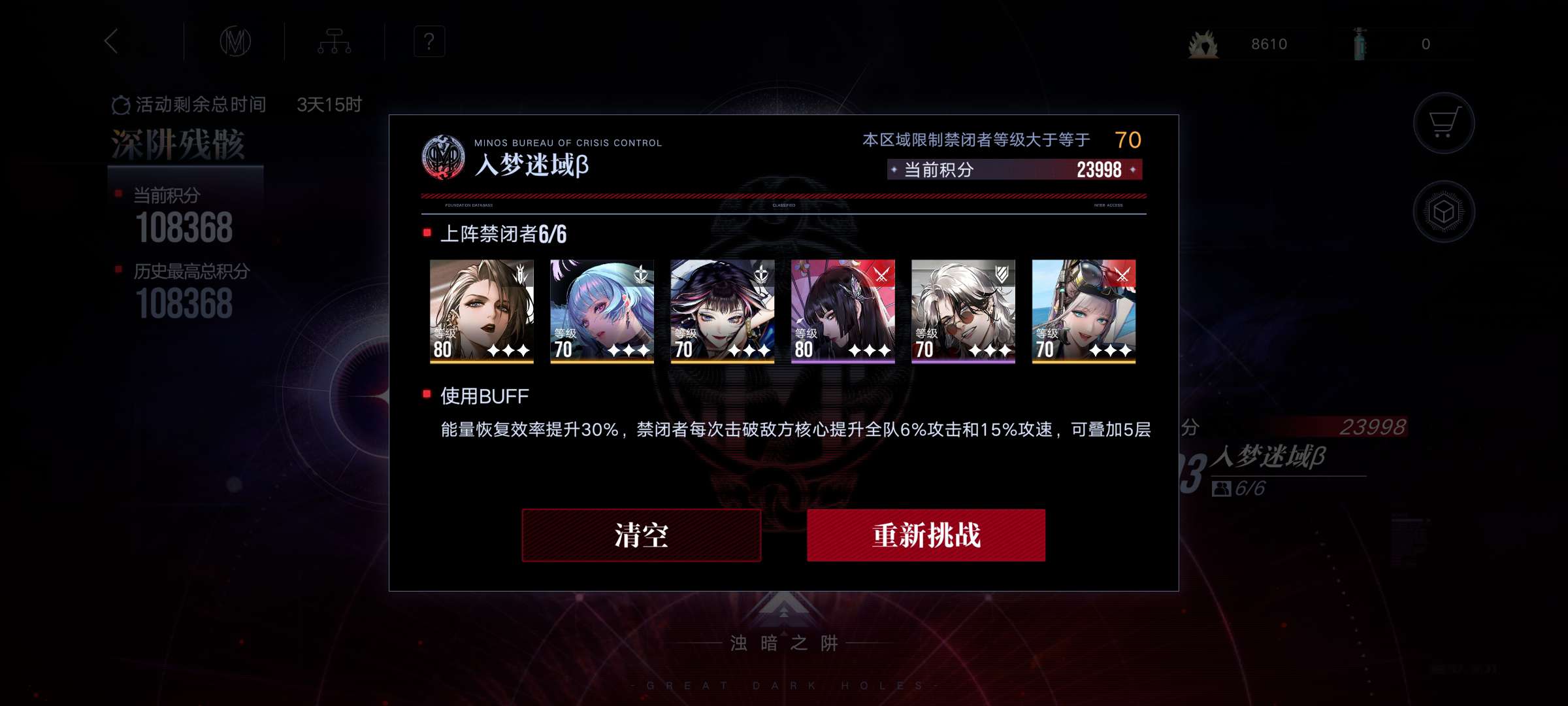Select the sinner portrait with round sunglasses
Viewport: 1568px width, 706px height.
(x=963, y=311)
